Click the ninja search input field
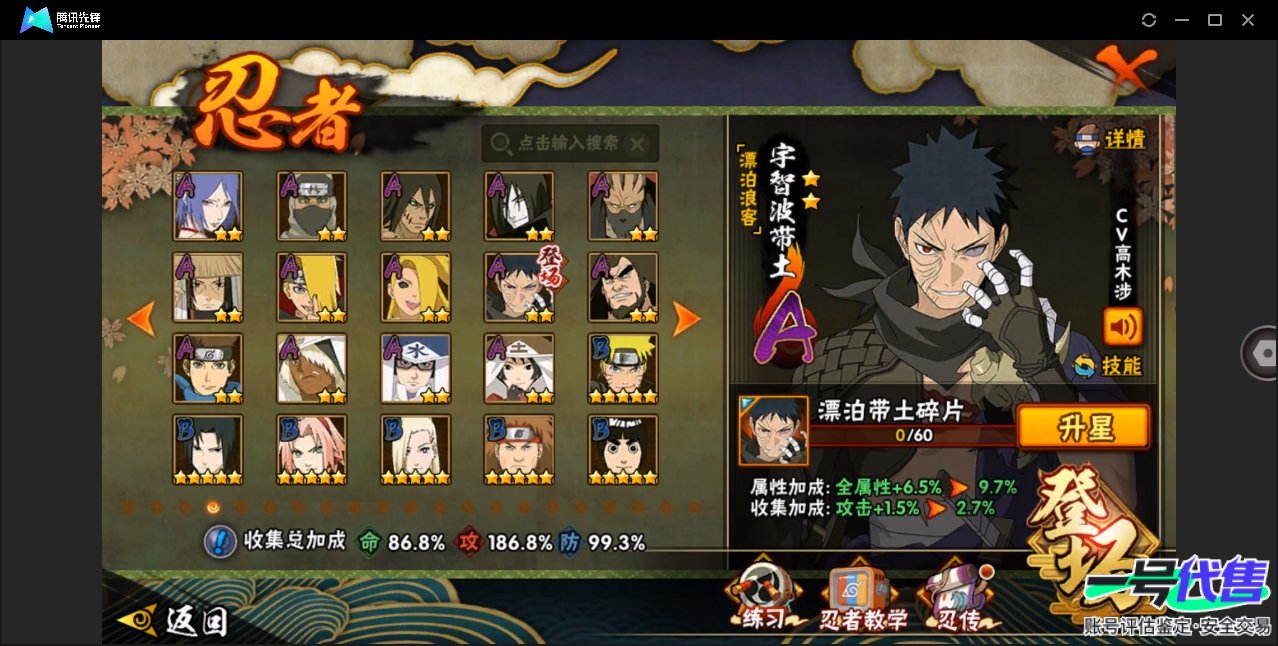Screen dimensions: 1278x646 [568, 144]
